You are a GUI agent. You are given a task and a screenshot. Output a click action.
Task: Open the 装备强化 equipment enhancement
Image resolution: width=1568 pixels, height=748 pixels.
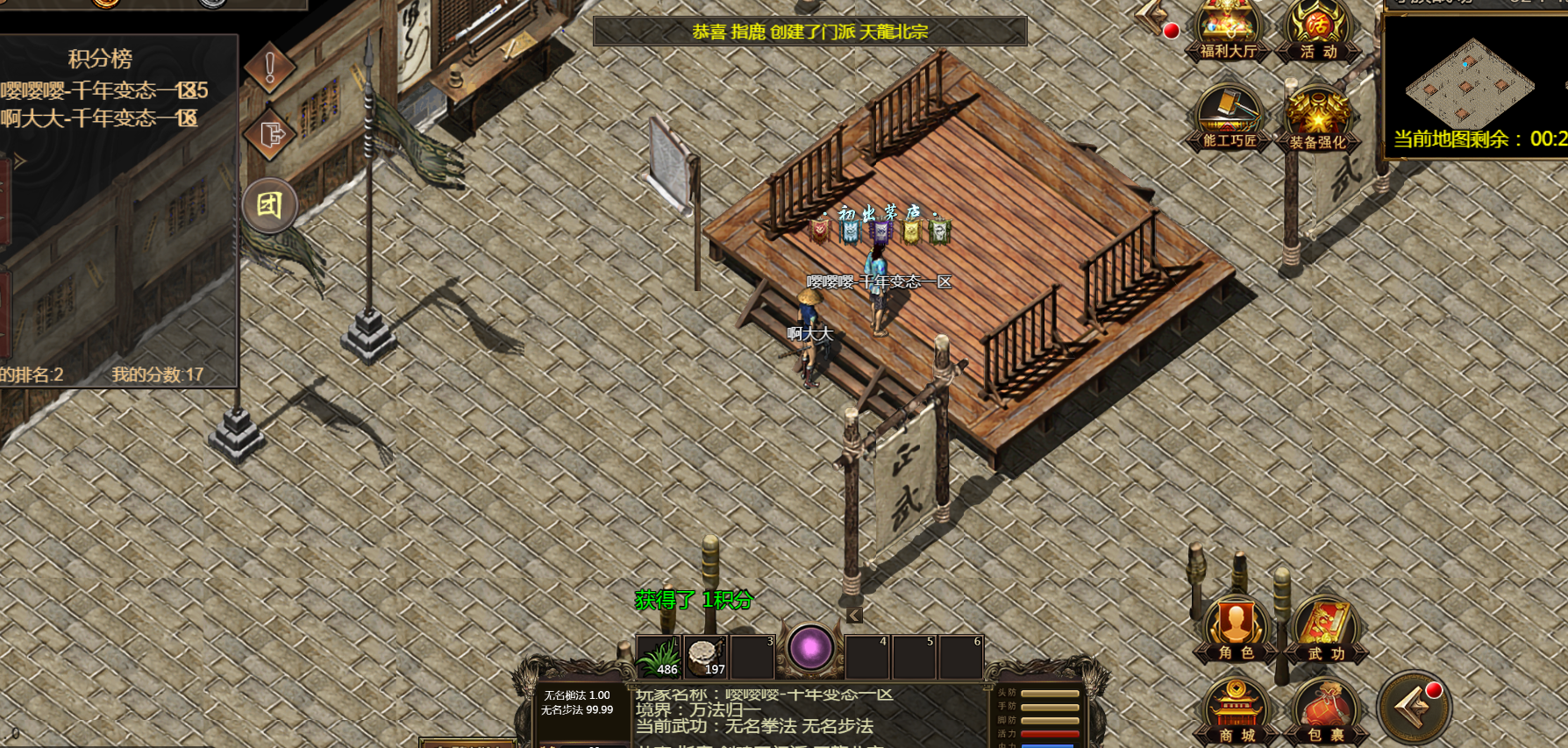pos(1317,121)
